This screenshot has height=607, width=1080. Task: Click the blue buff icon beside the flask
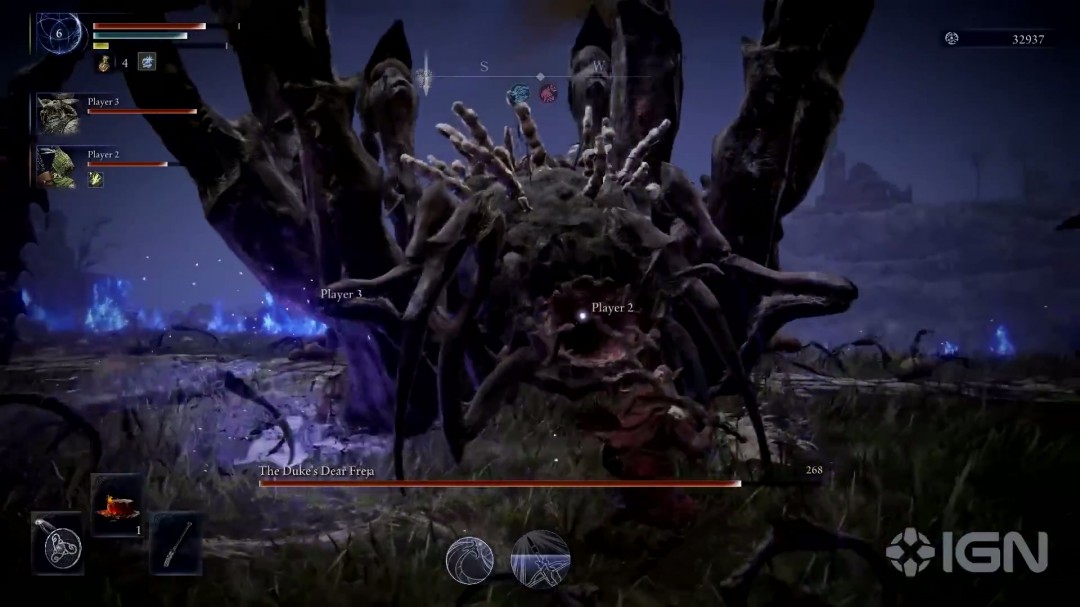coord(147,62)
